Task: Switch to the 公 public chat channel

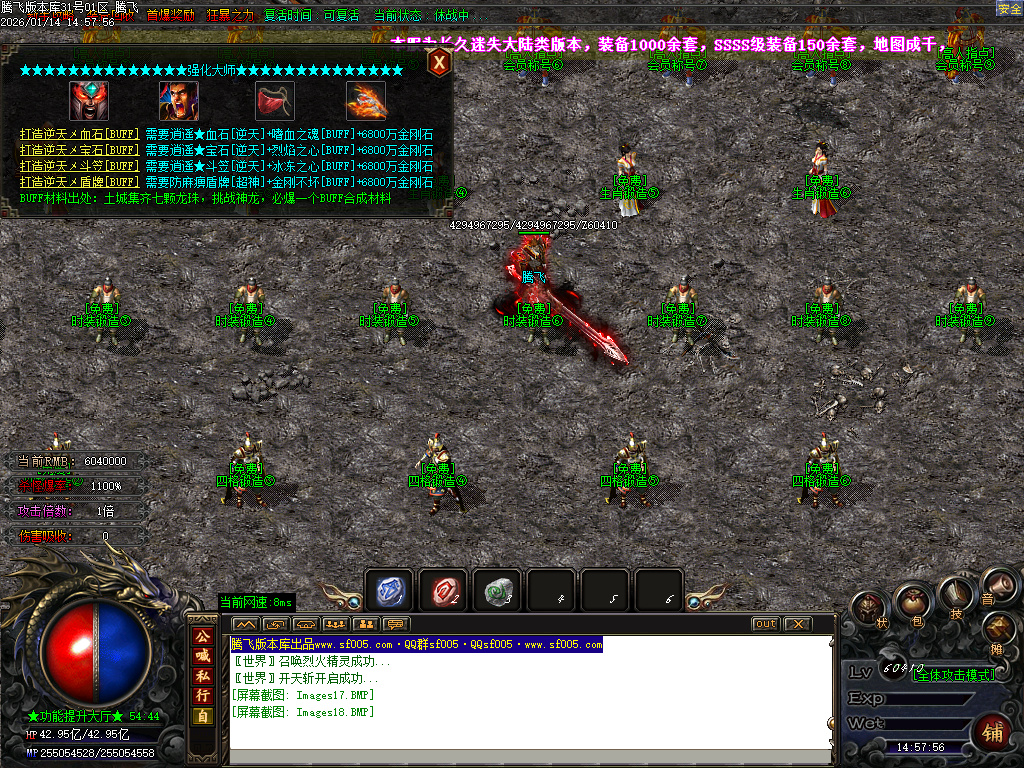Action: [x=202, y=636]
